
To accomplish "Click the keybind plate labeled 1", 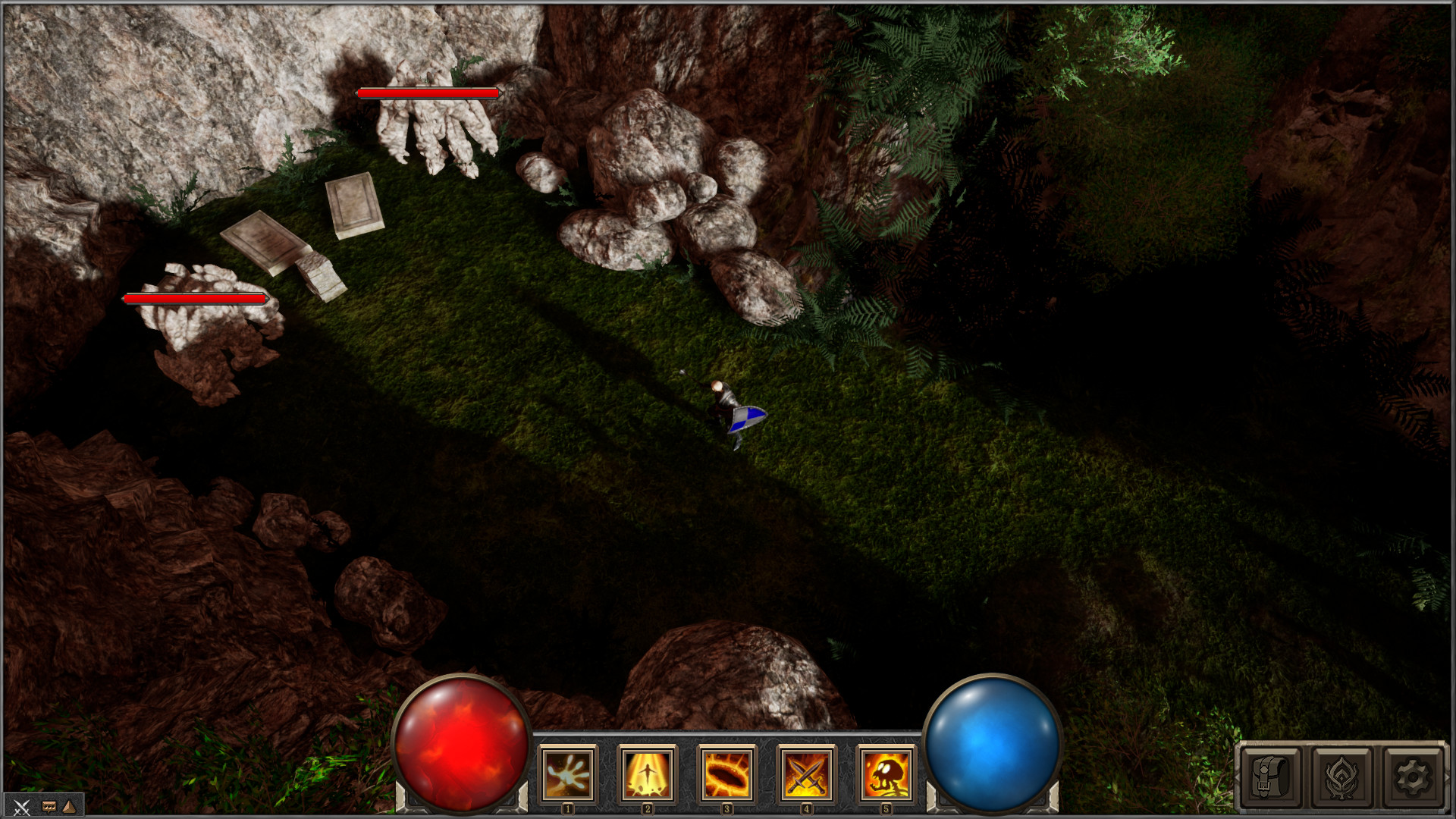I will [567, 808].
